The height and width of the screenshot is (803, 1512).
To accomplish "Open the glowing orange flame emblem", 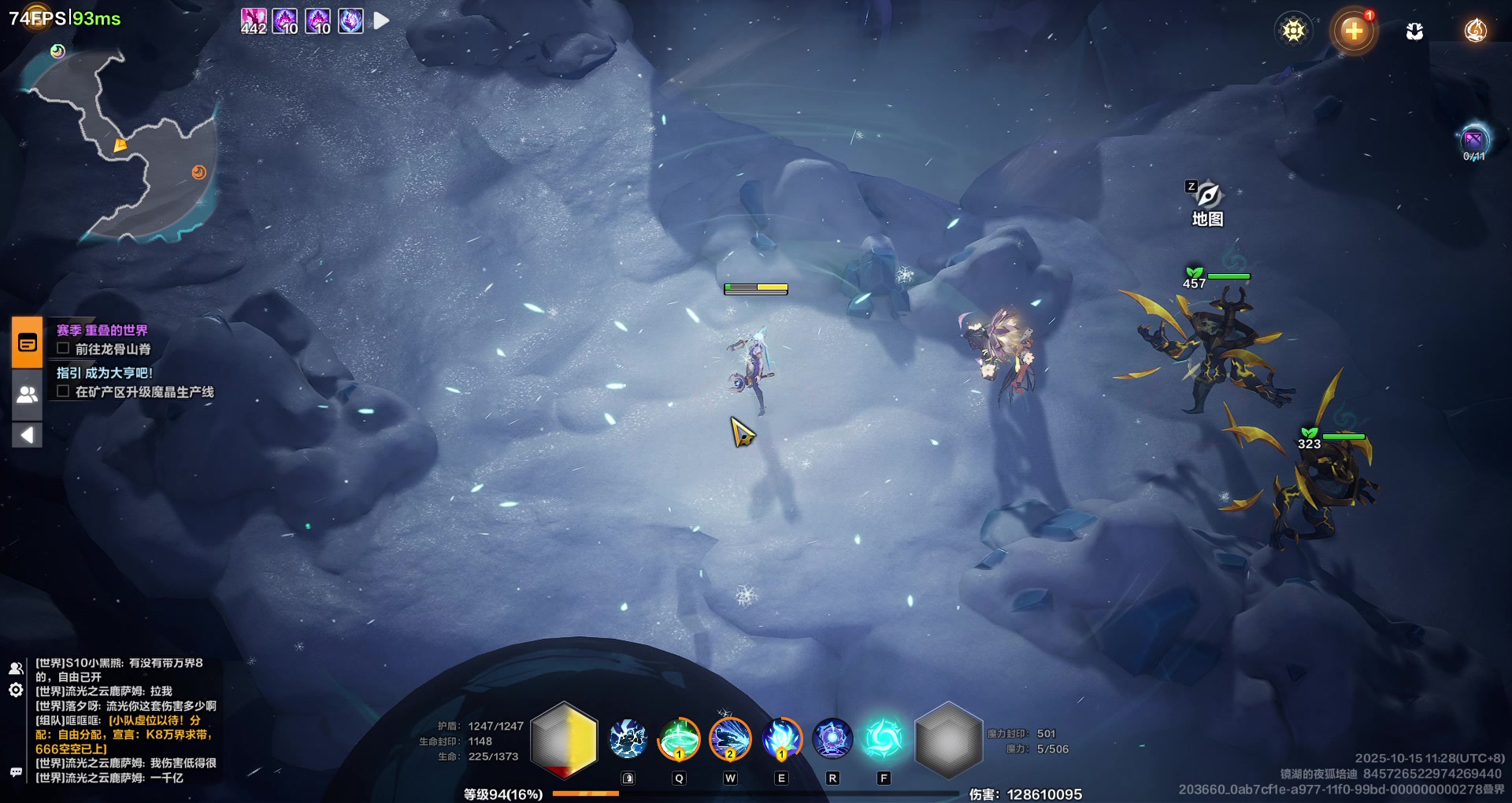I will [x=1475, y=31].
